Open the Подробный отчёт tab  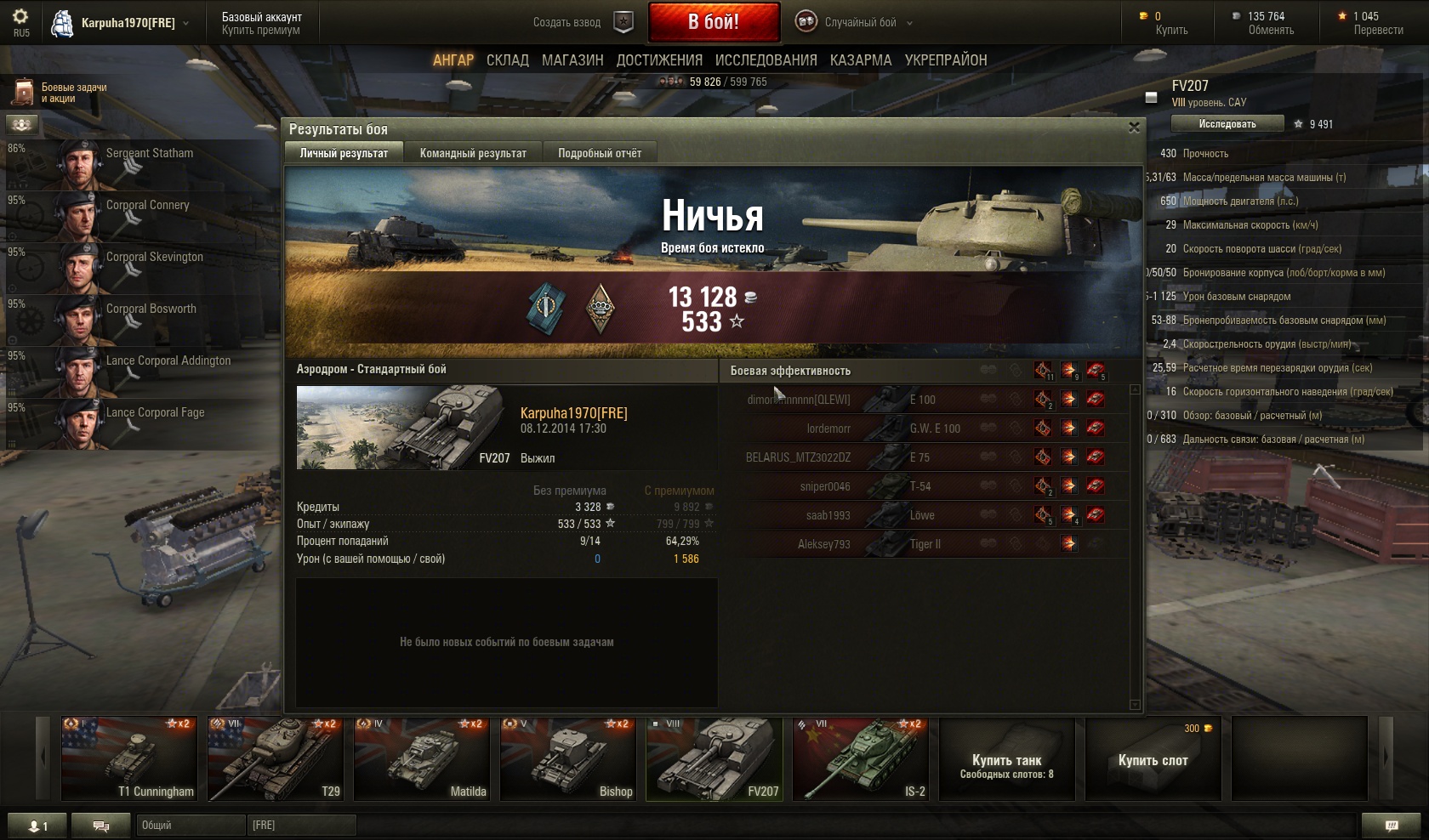600,153
